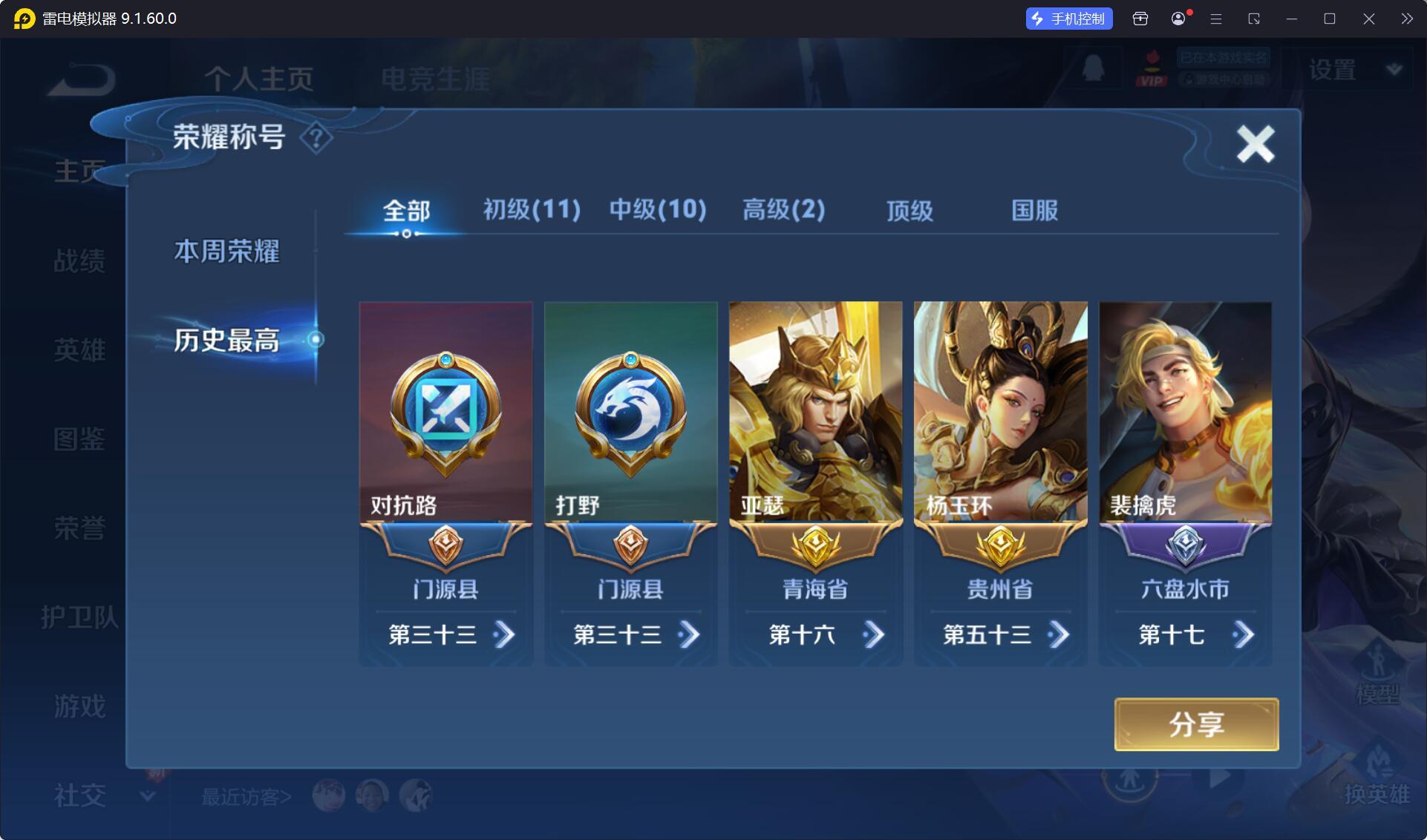
Task: Choose the 国服 tab
Action: [1034, 211]
